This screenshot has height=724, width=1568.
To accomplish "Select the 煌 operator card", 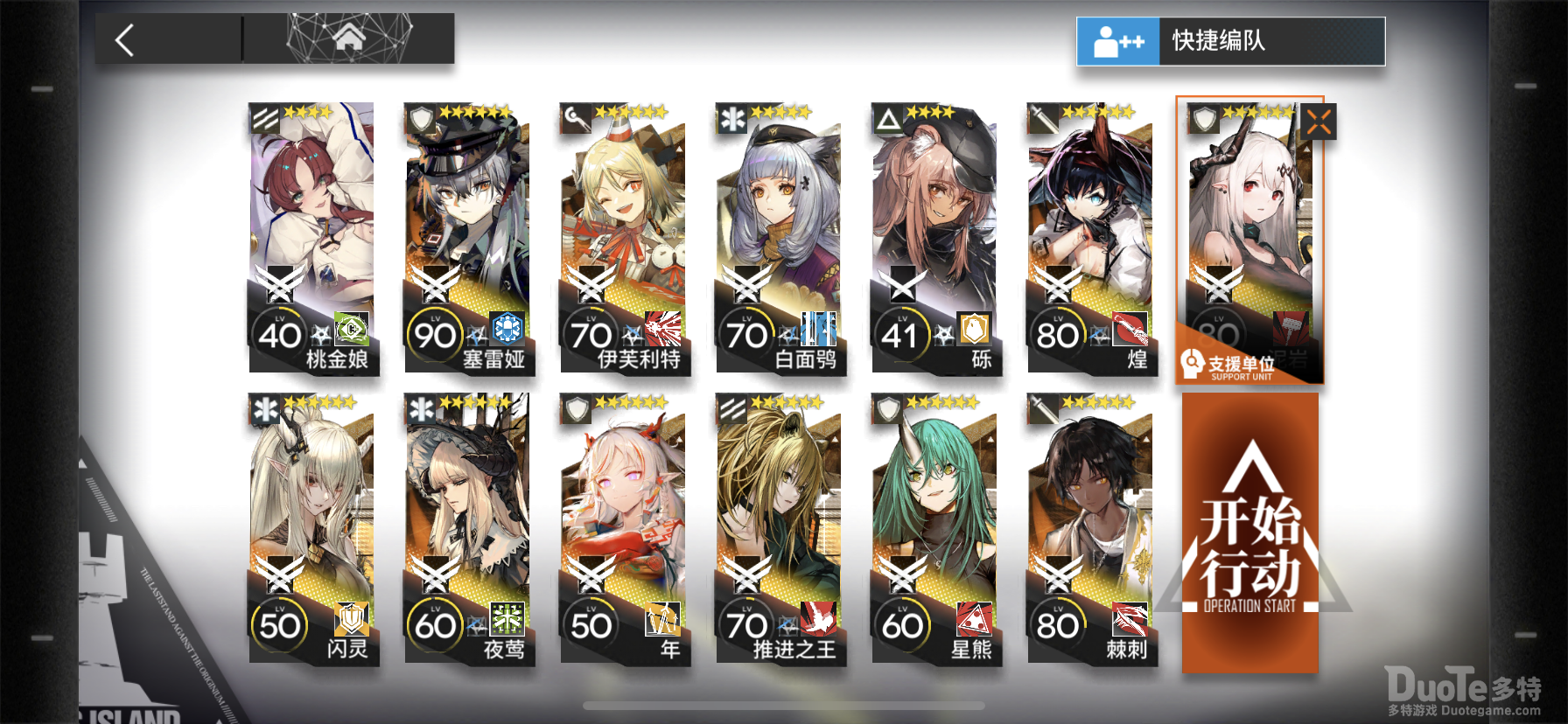I will coord(1091,238).
